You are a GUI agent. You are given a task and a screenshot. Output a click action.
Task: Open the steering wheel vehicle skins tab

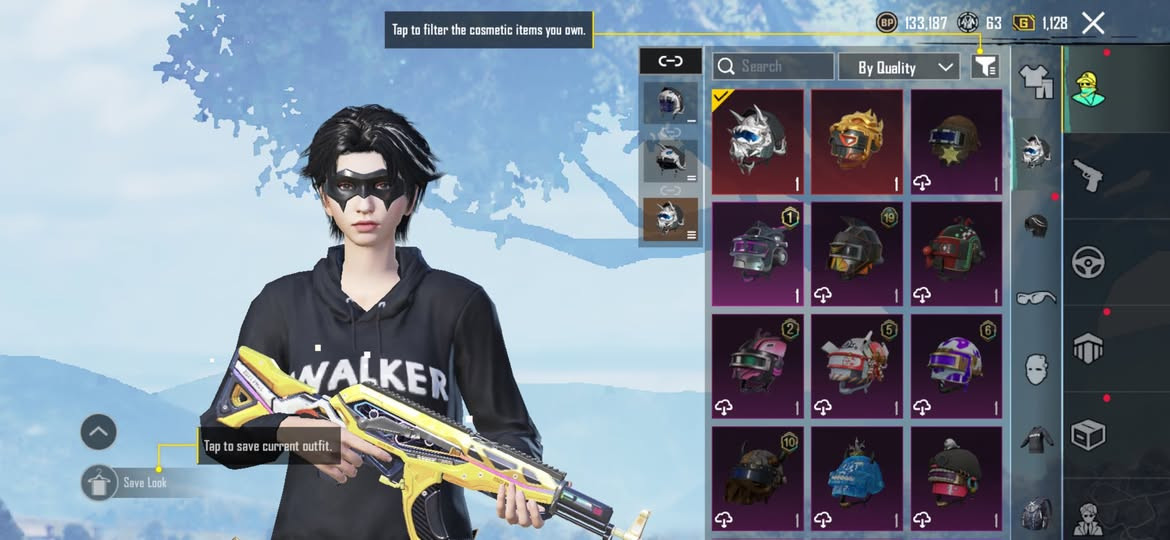[x=1088, y=262]
